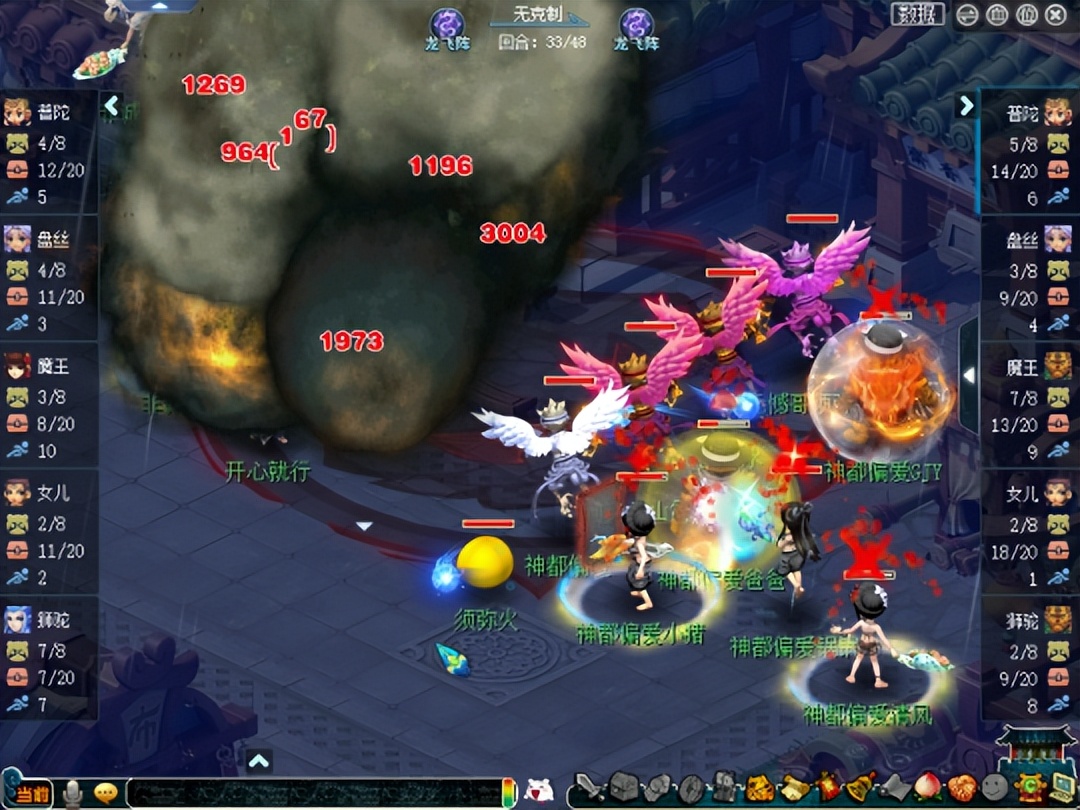Open the orange speech bubble chat icon

[x=106, y=793]
